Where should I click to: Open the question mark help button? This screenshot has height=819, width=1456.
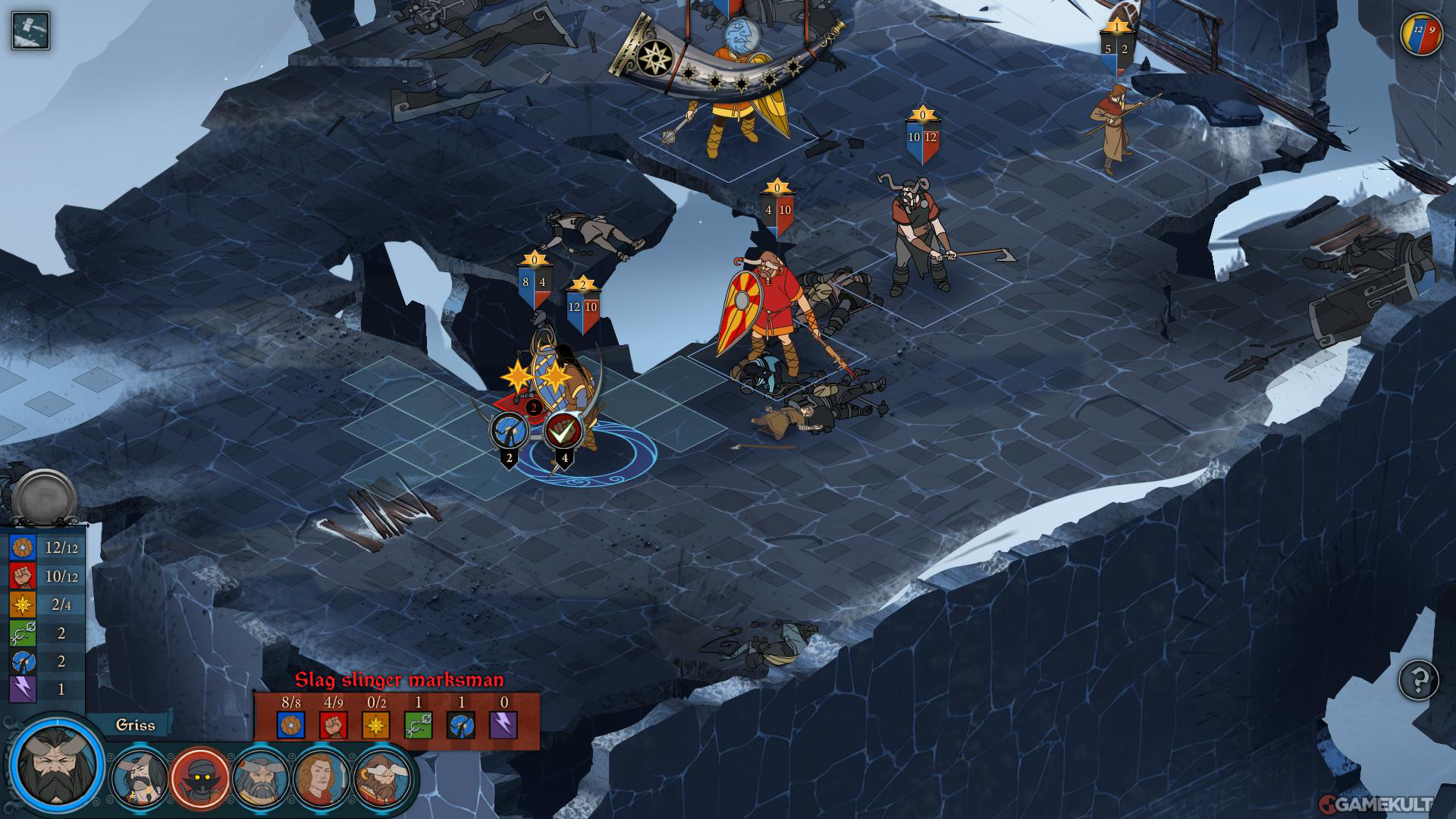[1419, 679]
